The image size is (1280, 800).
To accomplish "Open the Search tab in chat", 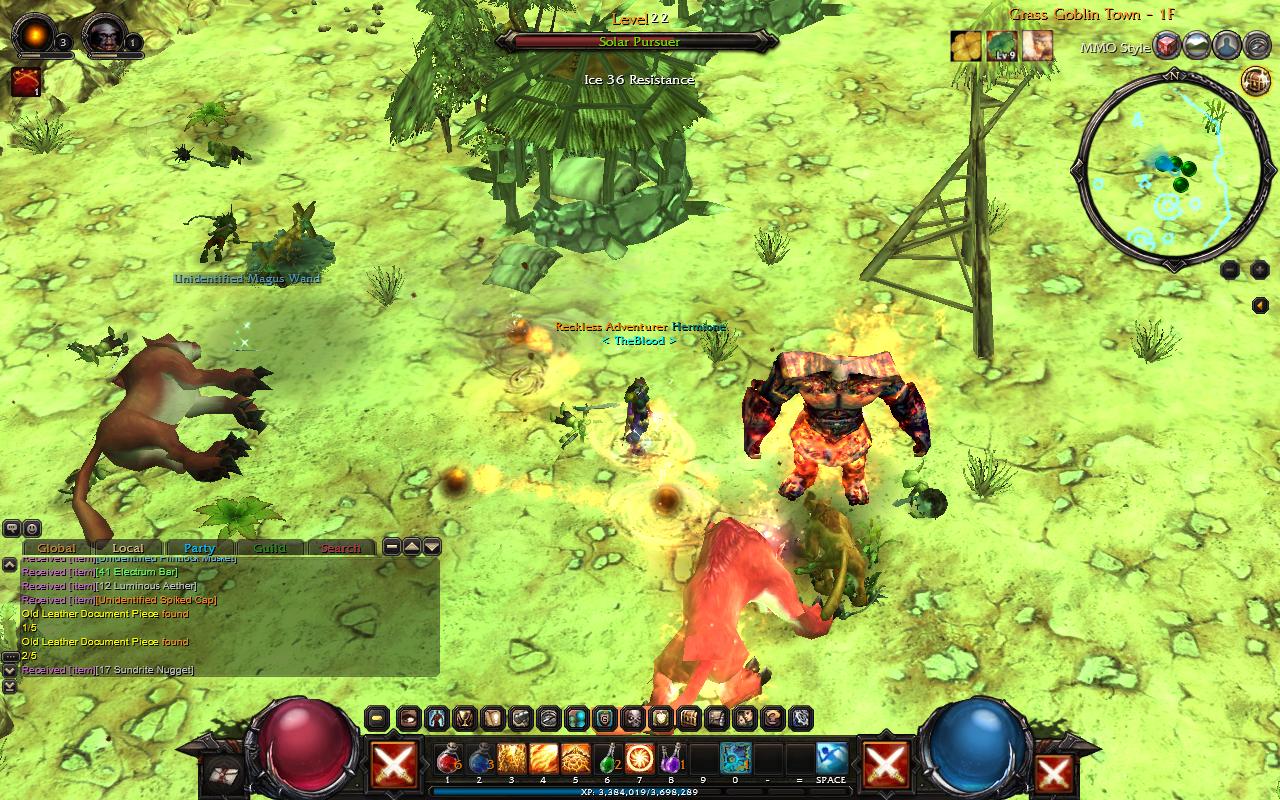I will pyautogui.click(x=341, y=548).
